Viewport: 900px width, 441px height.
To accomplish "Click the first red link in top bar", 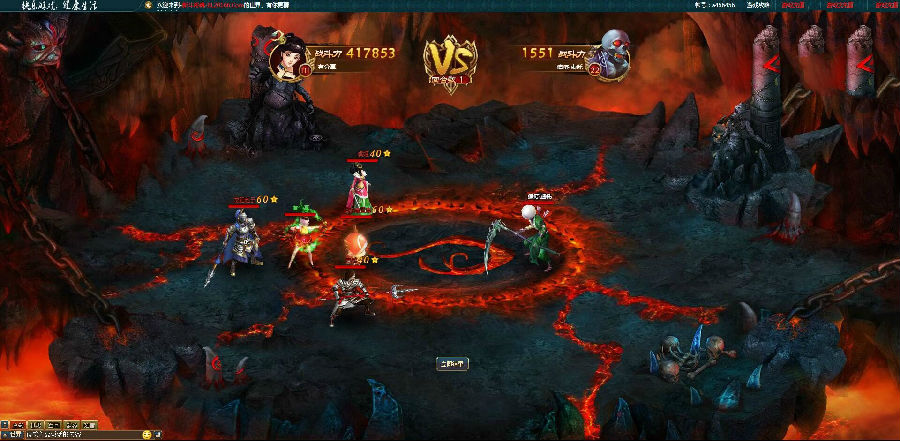I will (x=791, y=5).
